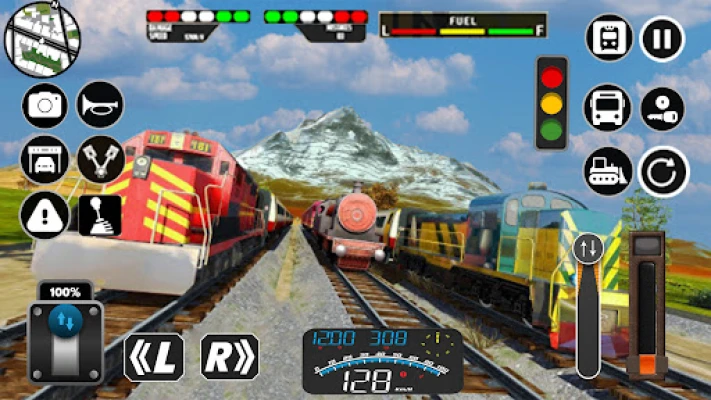This screenshot has width=711, height=400.
Task: Pause the game
Action: (662, 39)
